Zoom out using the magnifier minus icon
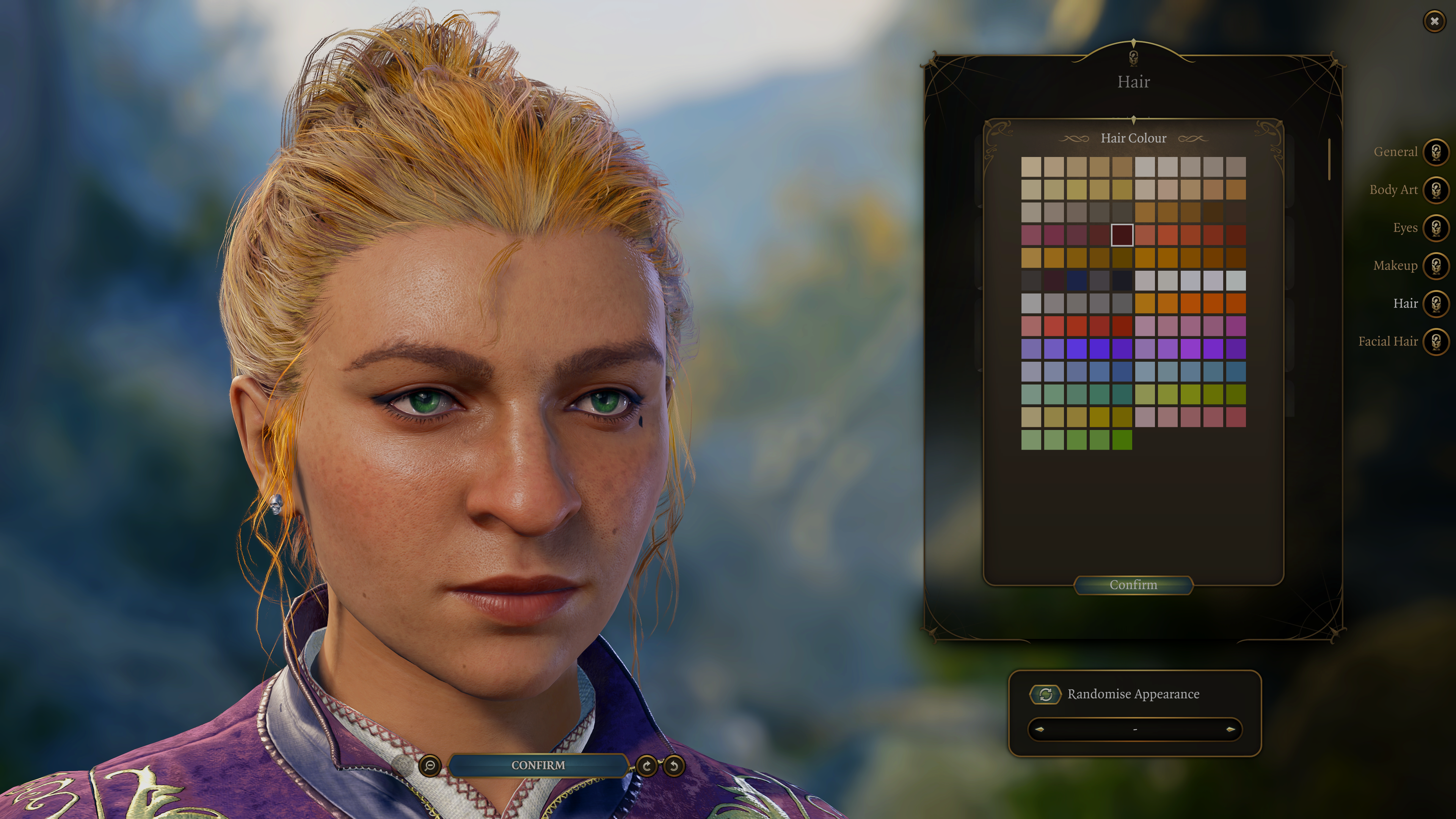1456x819 pixels. [430, 766]
